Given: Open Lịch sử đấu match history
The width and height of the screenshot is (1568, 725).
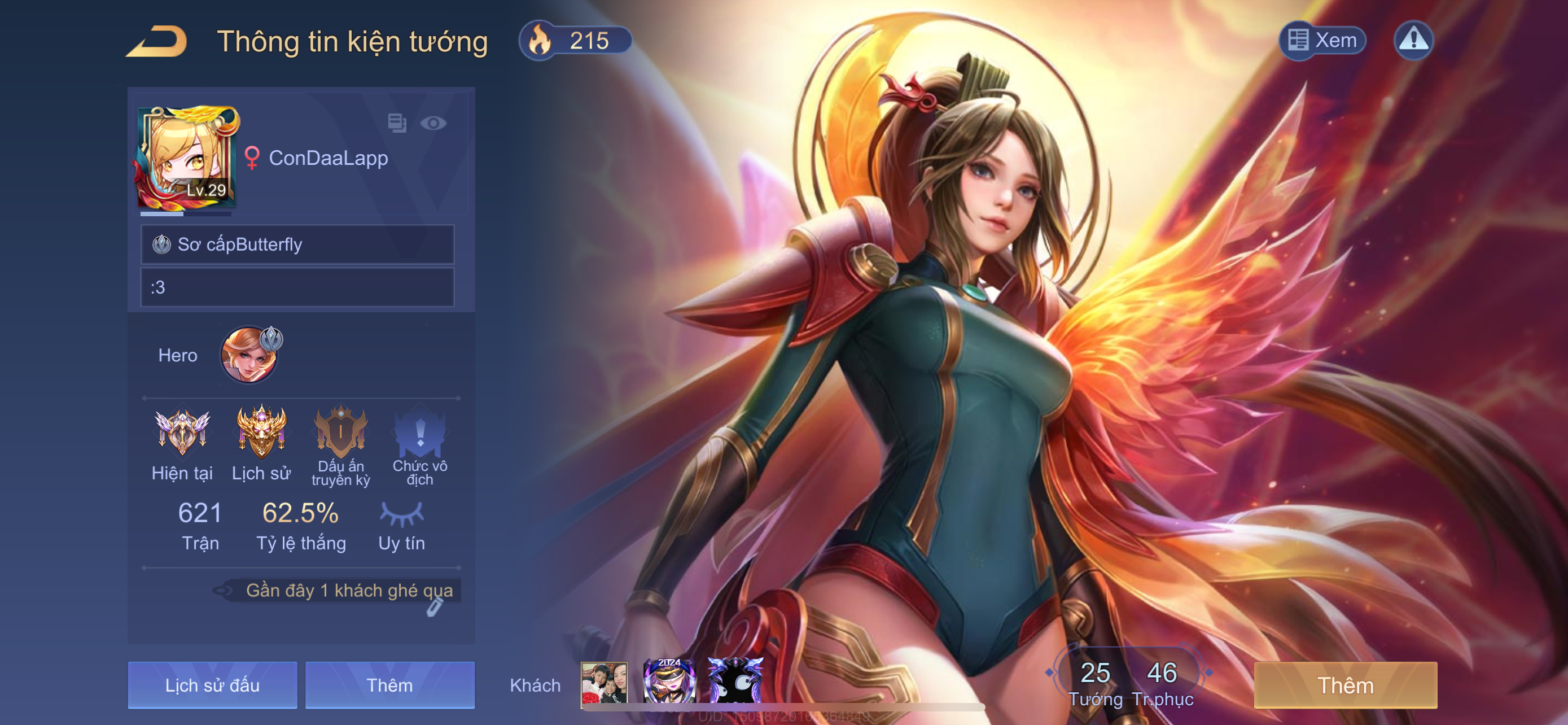Looking at the screenshot, I should 212,685.
